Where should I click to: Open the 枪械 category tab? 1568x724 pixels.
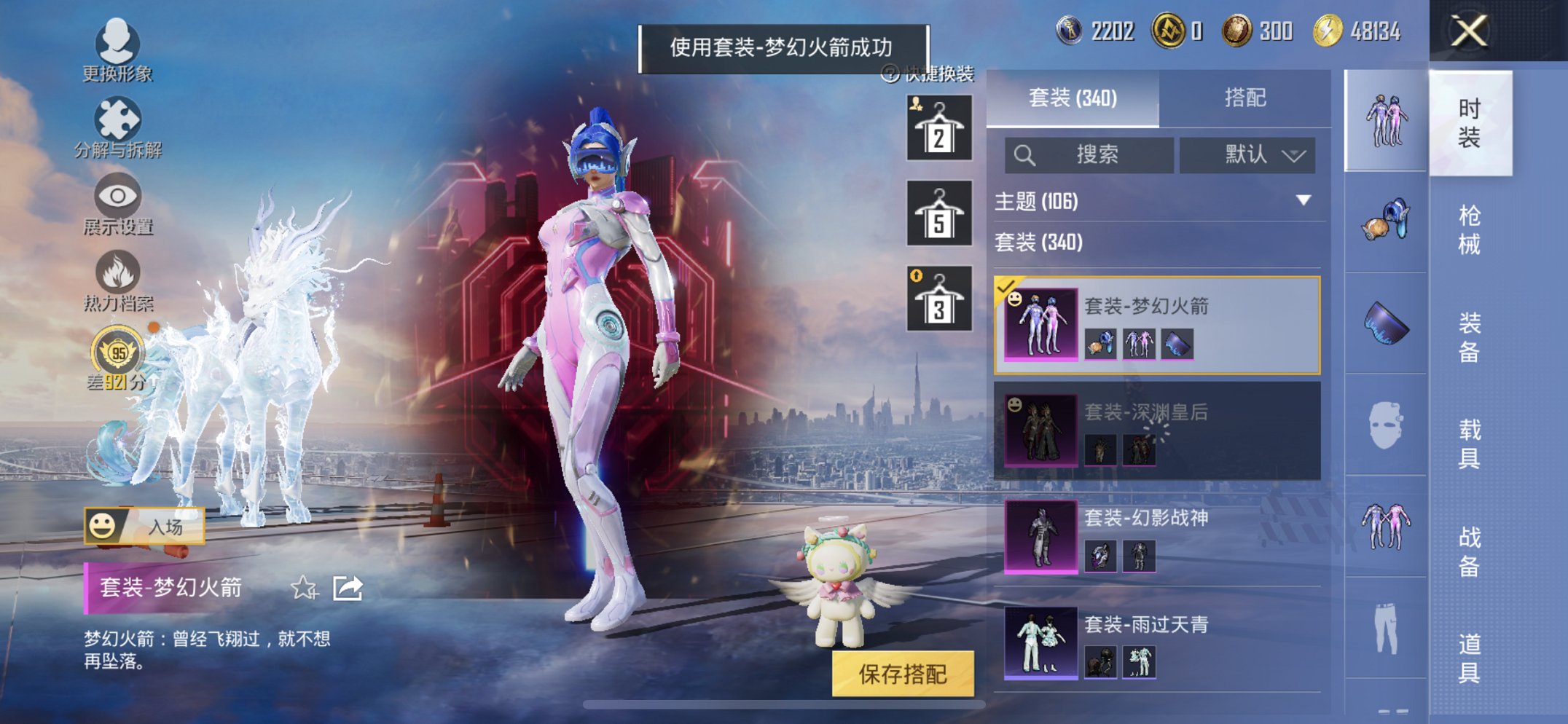(x=1469, y=226)
